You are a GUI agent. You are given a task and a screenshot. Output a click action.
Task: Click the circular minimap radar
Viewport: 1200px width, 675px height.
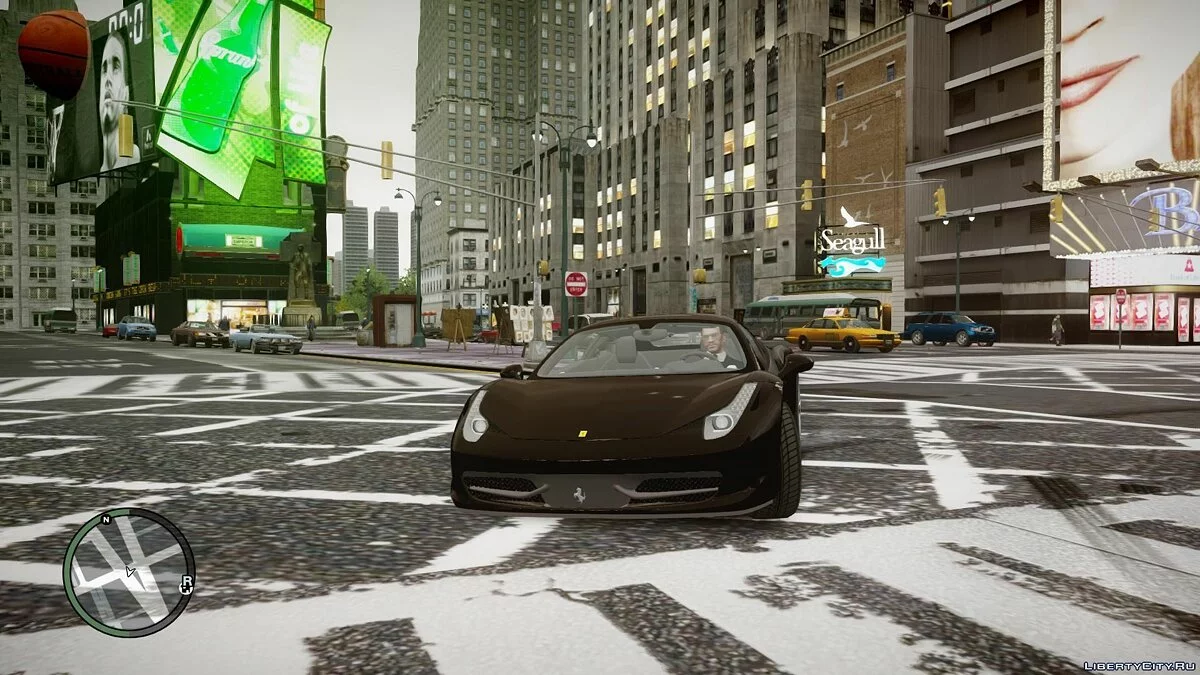[x=128, y=572]
